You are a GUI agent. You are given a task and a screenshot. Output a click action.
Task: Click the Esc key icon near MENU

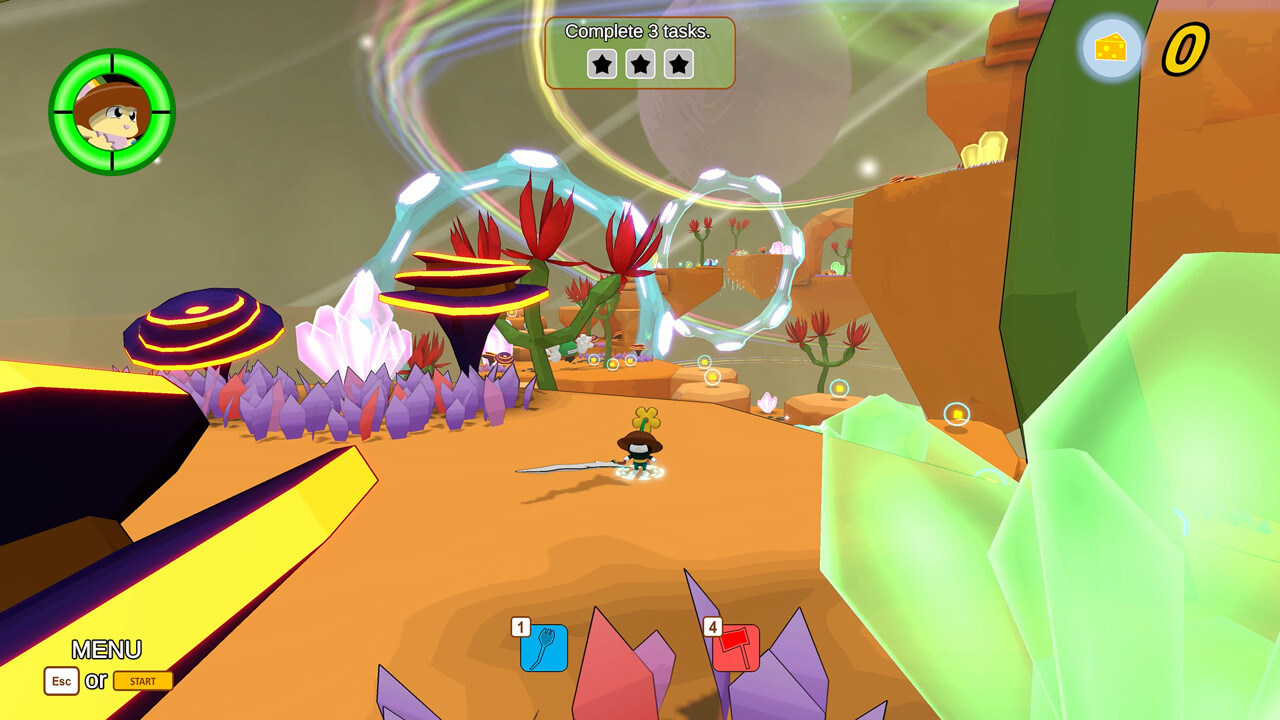pyautogui.click(x=61, y=681)
